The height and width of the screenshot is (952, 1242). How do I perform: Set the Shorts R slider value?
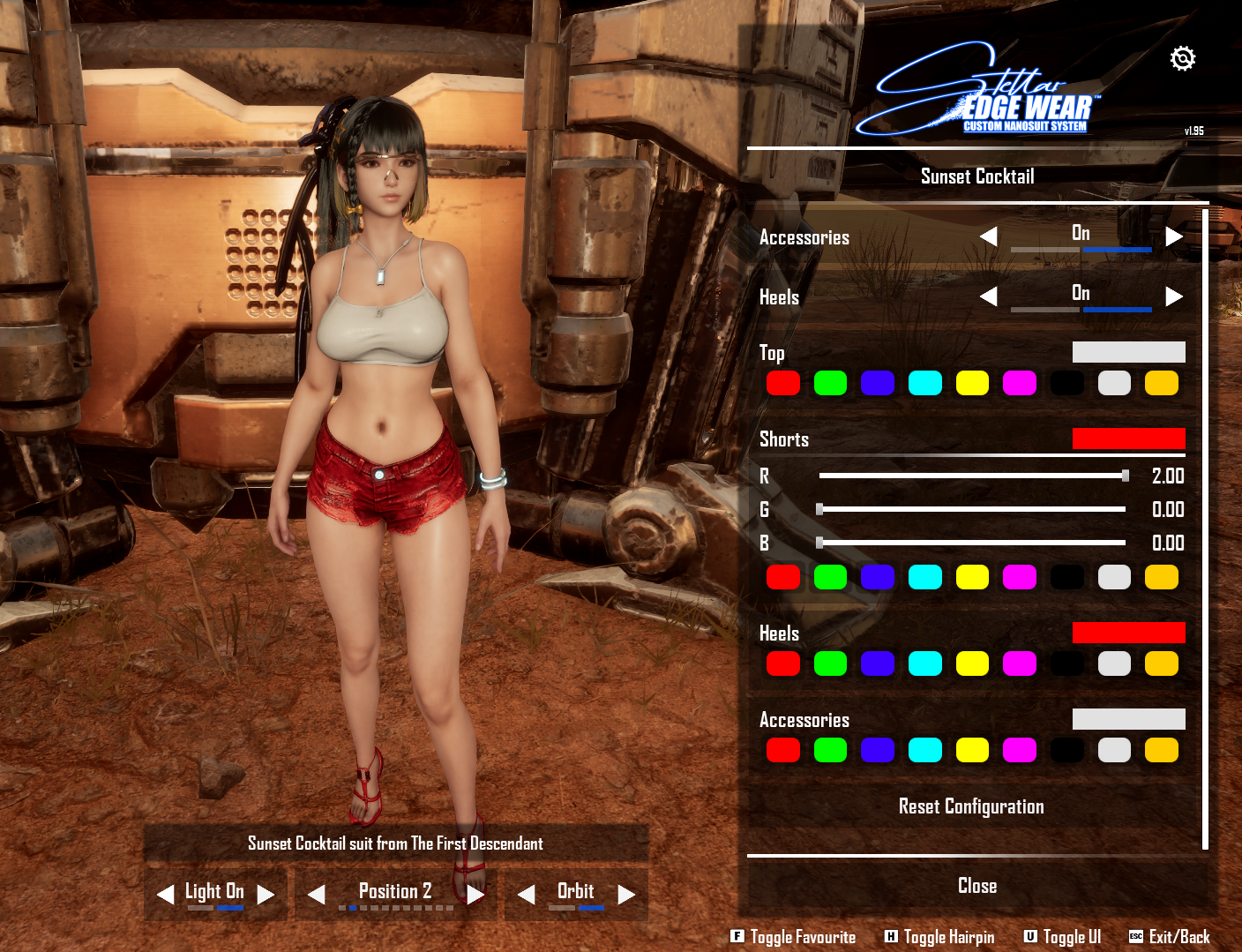[1125, 476]
